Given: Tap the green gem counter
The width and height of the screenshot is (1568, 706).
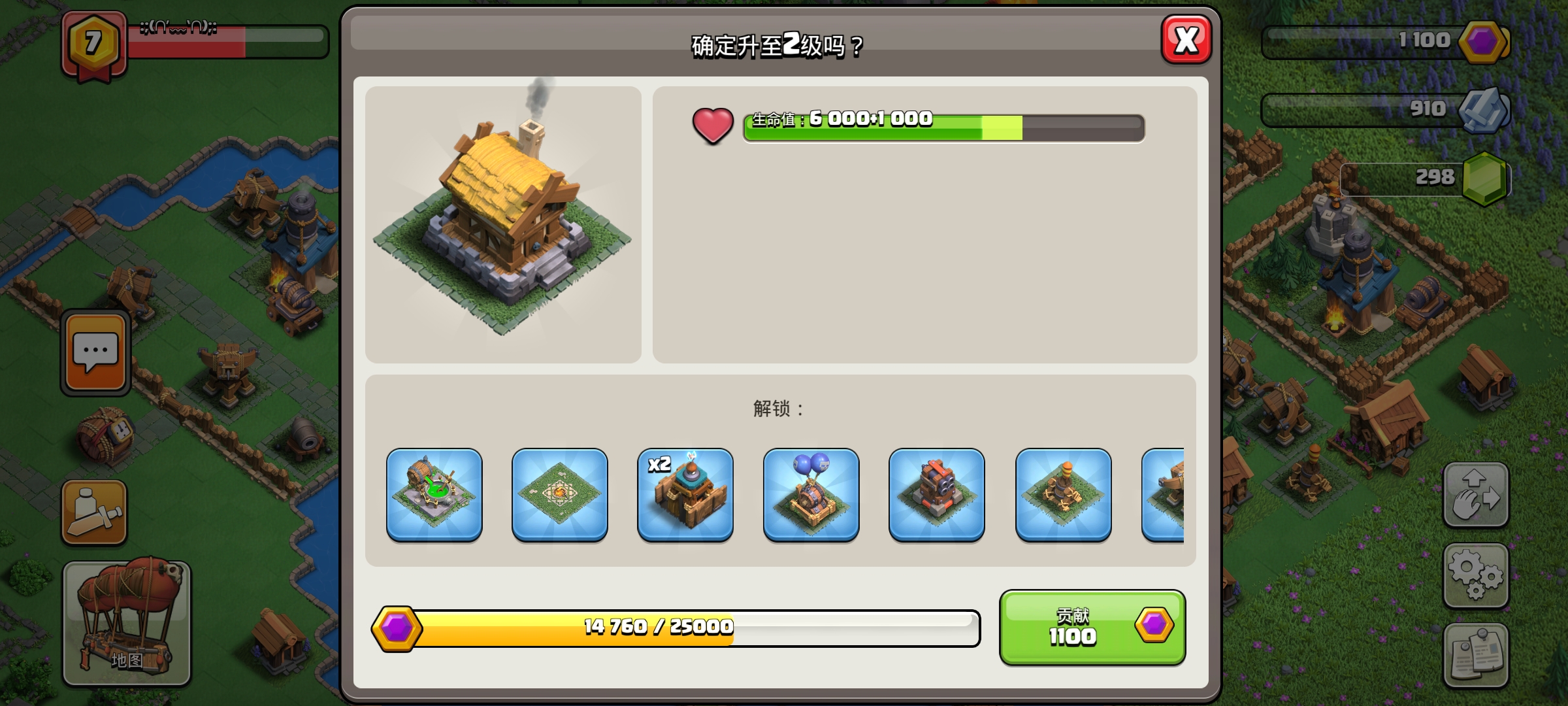Looking at the screenshot, I should [x=1484, y=178].
